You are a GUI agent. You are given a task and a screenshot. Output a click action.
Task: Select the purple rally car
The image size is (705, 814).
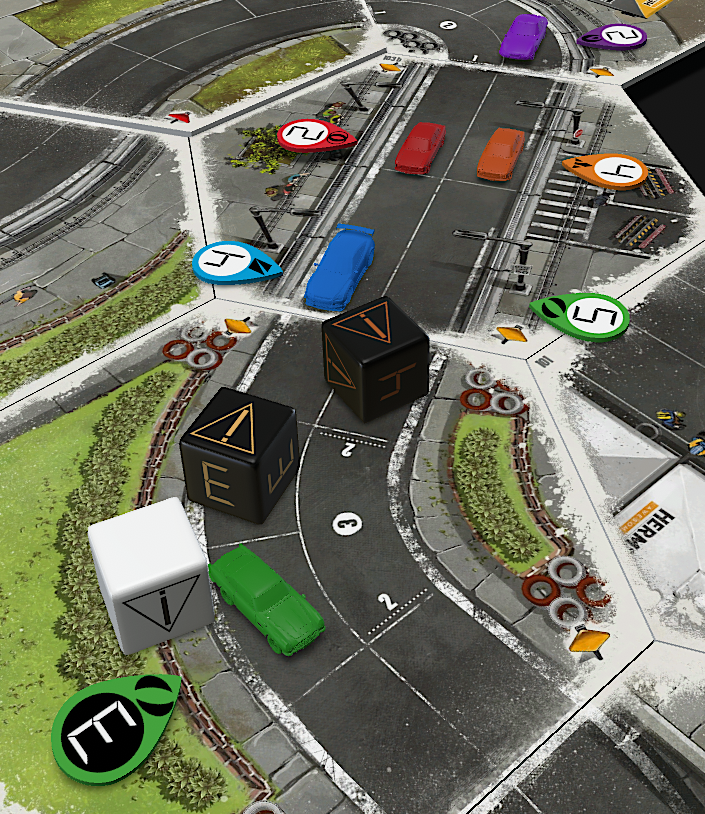click(523, 36)
